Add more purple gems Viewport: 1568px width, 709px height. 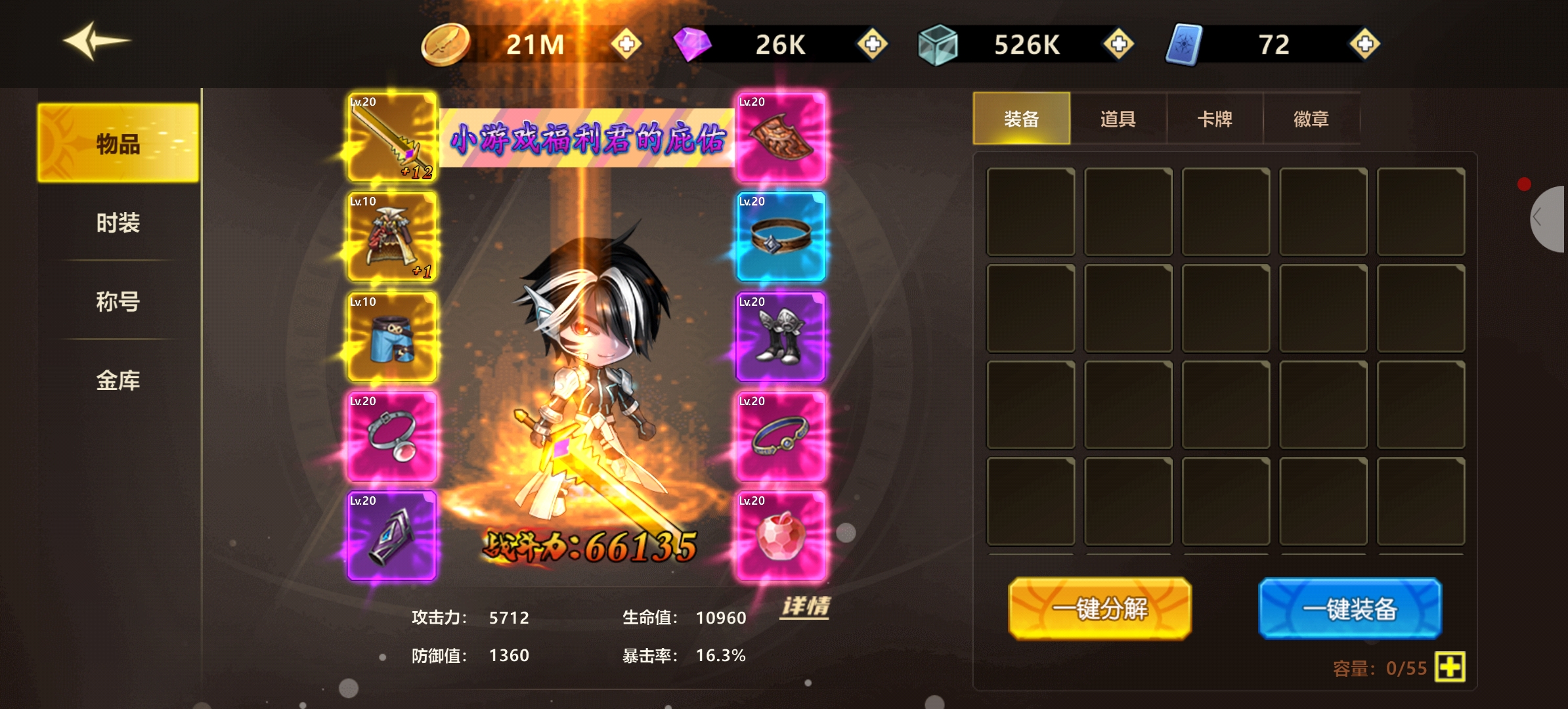pos(872,44)
